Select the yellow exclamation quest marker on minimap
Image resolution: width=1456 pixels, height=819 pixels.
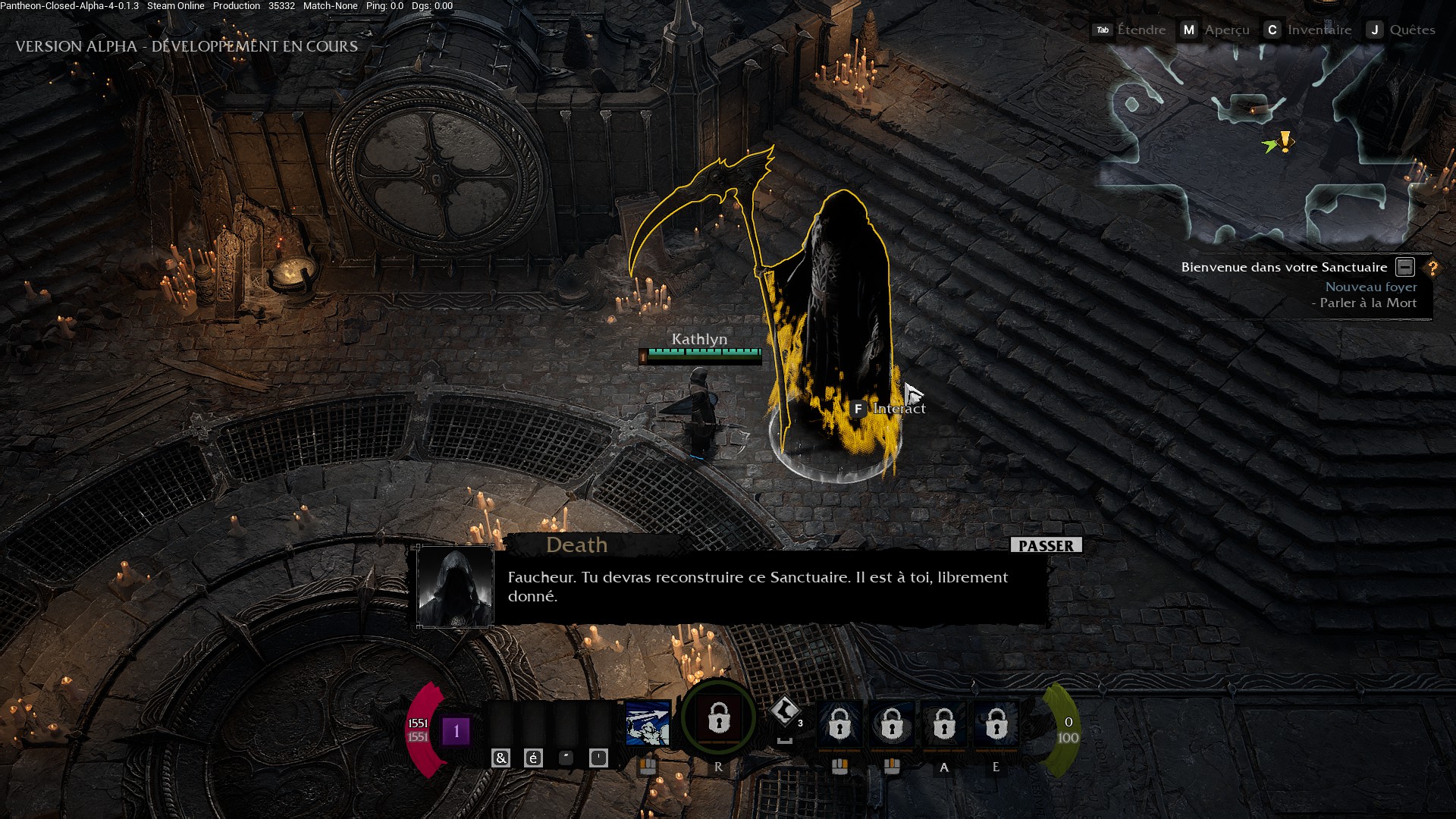(x=1286, y=141)
